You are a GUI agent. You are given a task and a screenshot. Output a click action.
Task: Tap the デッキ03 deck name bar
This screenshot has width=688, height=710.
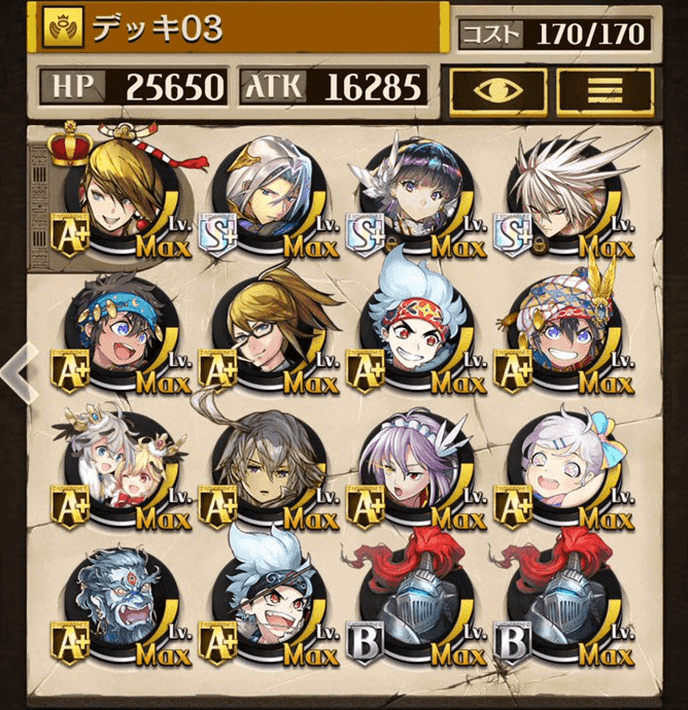coord(240,30)
